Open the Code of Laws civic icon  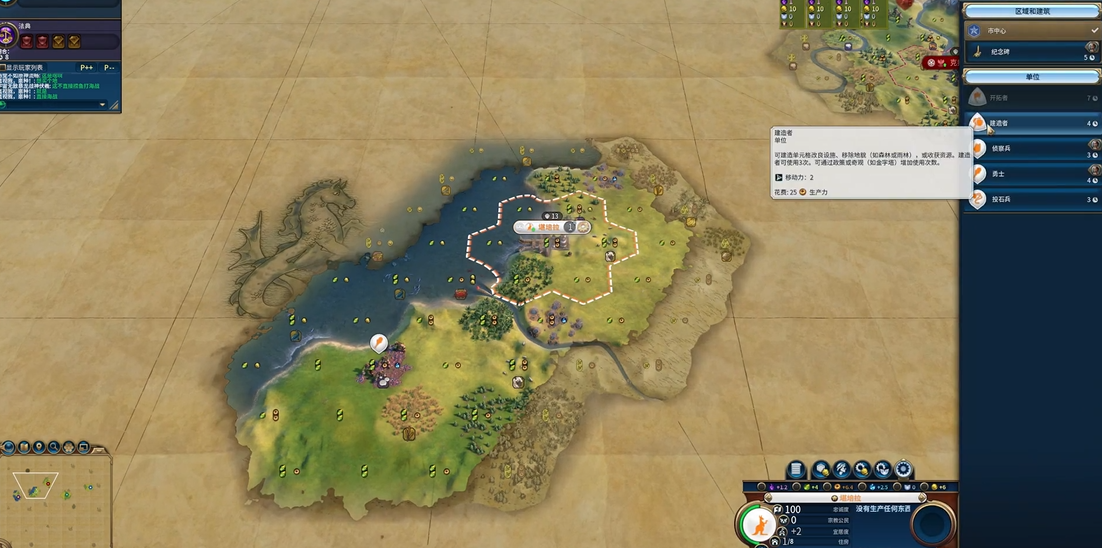click(8, 37)
